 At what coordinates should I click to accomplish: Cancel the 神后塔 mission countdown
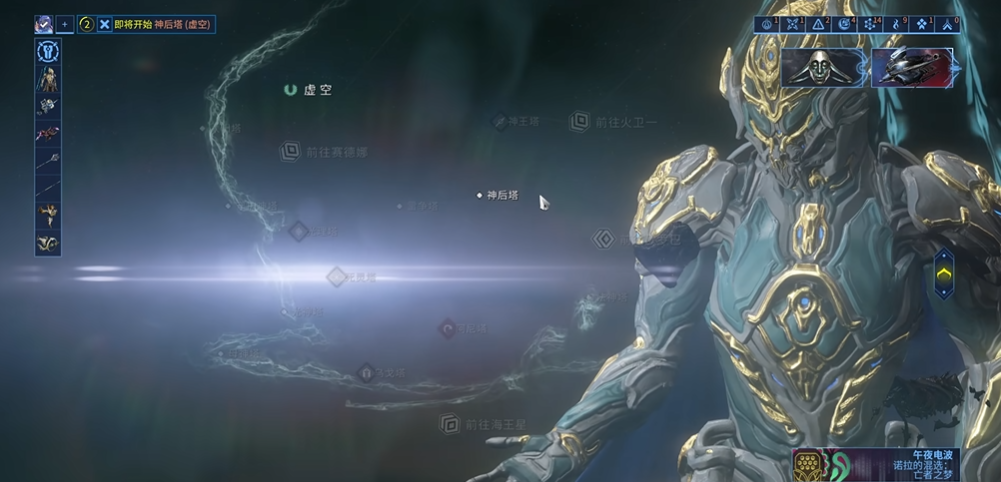pos(105,24)
